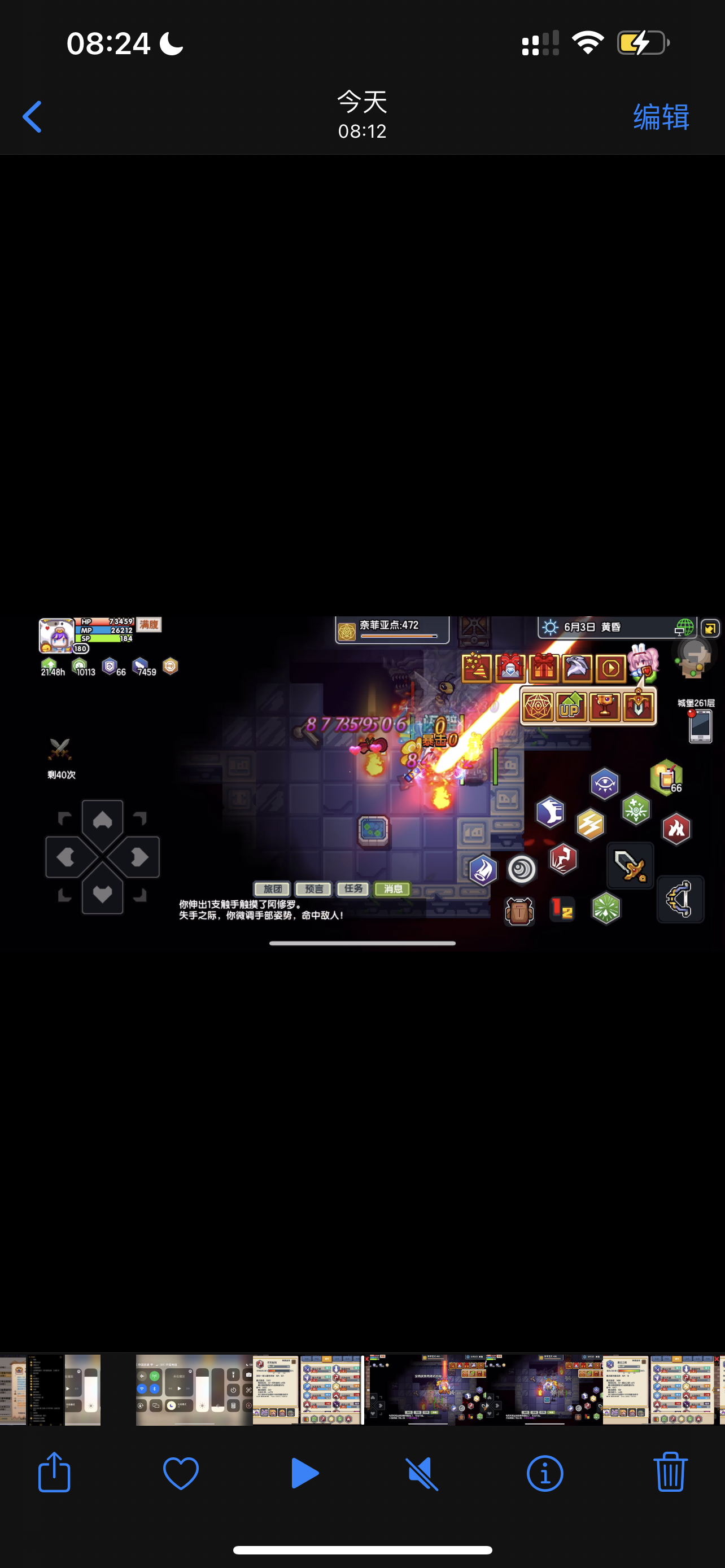Screen dimensions: 725x1568
Task: Select the crossbow skill button
Action: point(679,900)
